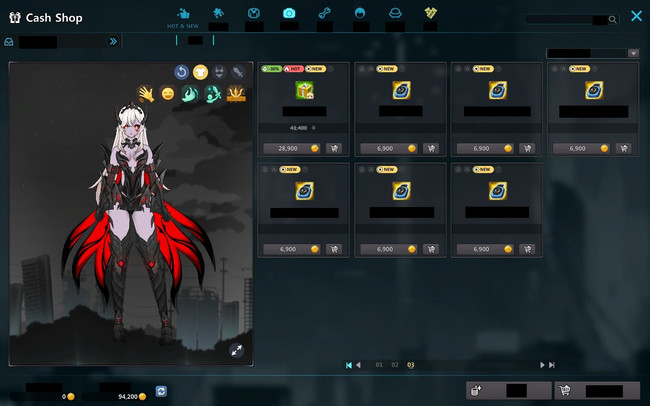Expand the character preview to fullscreen
The height and width of the screenshot is (407, 650).
tap(237, 350)
